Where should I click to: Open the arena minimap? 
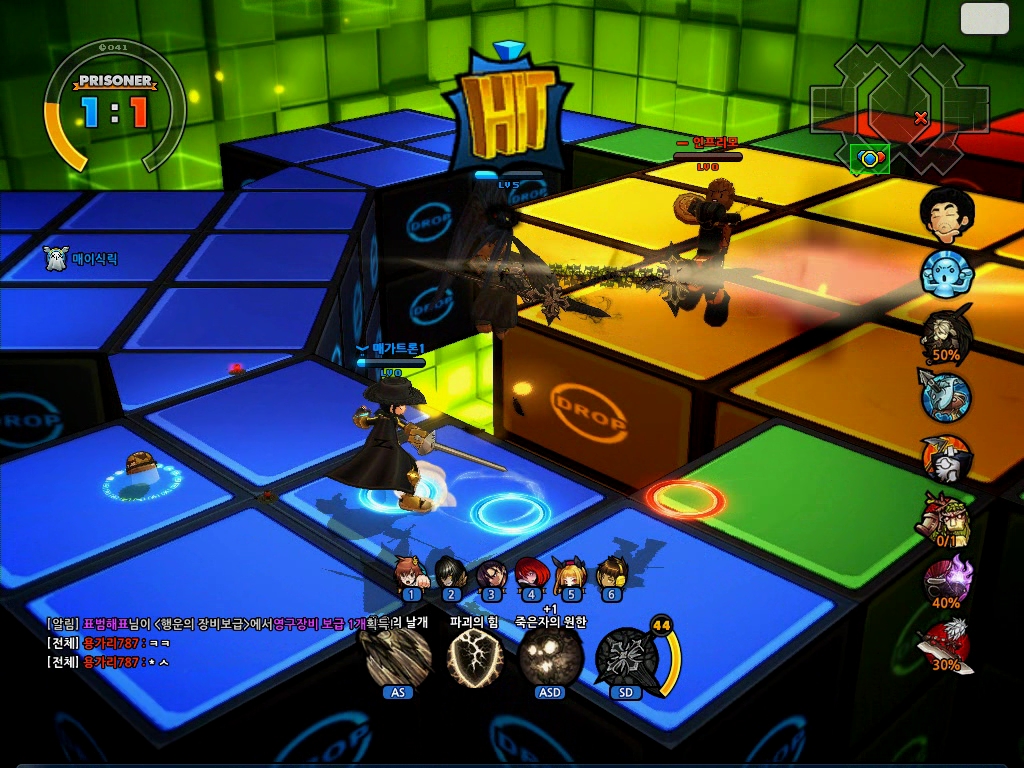(899, 107)
